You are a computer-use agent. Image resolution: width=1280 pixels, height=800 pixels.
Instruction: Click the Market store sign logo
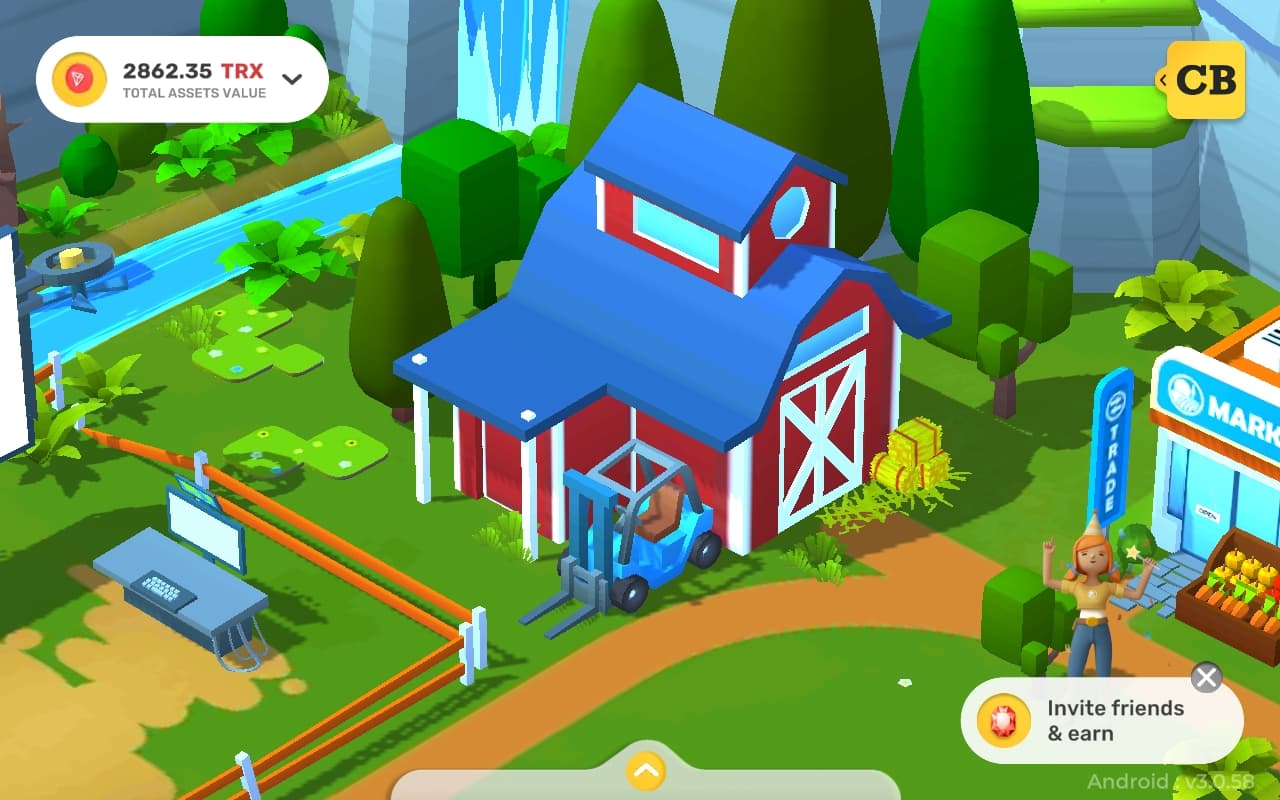point(1185,392)
